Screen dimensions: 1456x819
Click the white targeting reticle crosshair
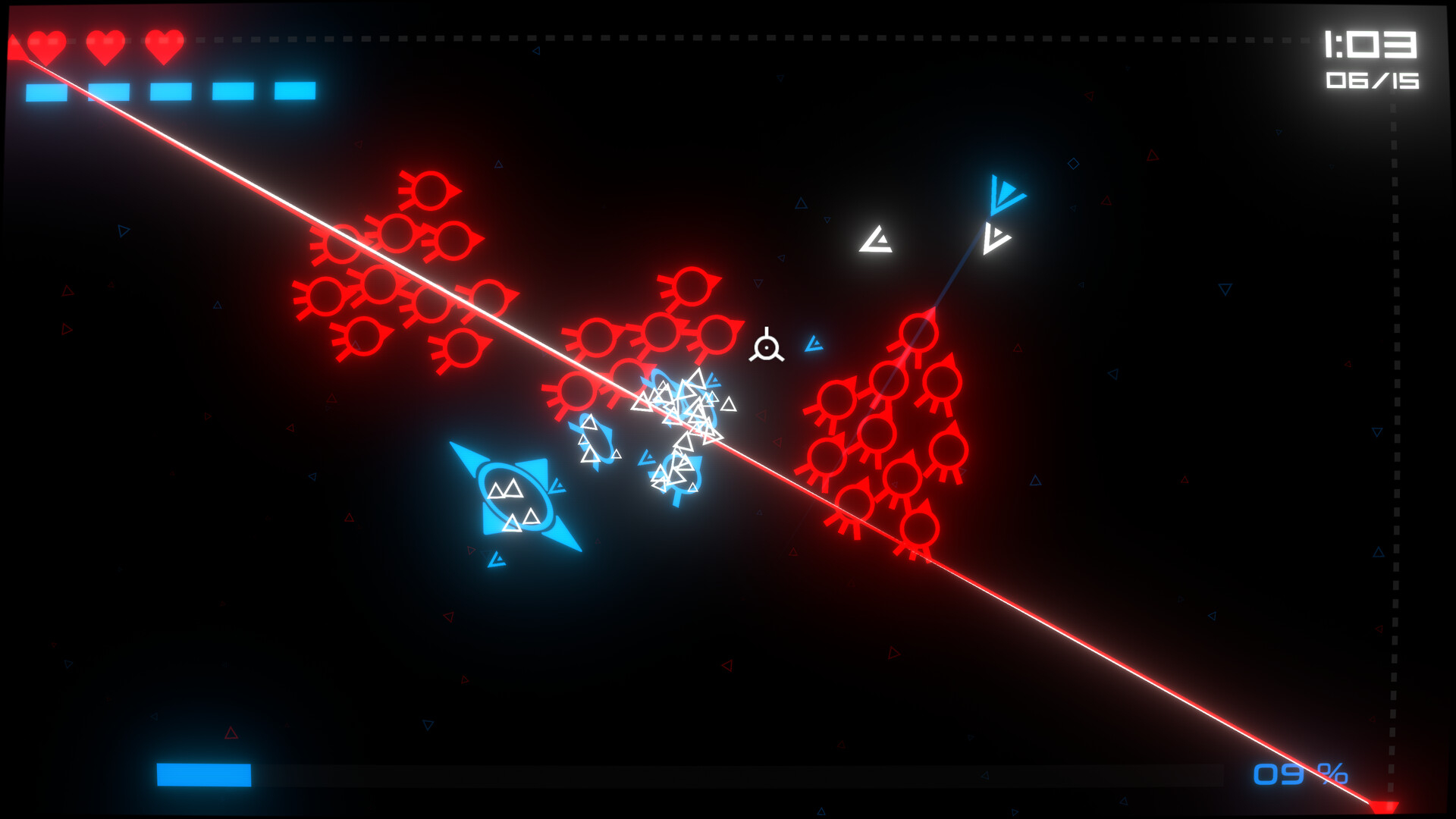pyautogui.click(x=768, y=347)
